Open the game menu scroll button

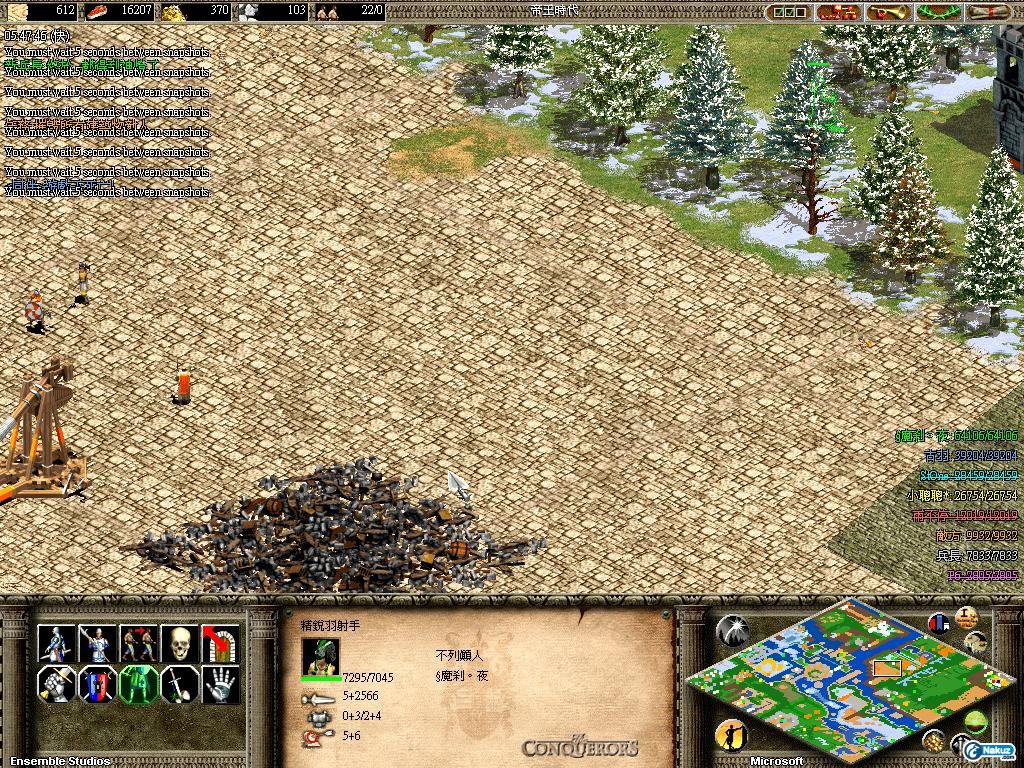[x=989, y=12]
